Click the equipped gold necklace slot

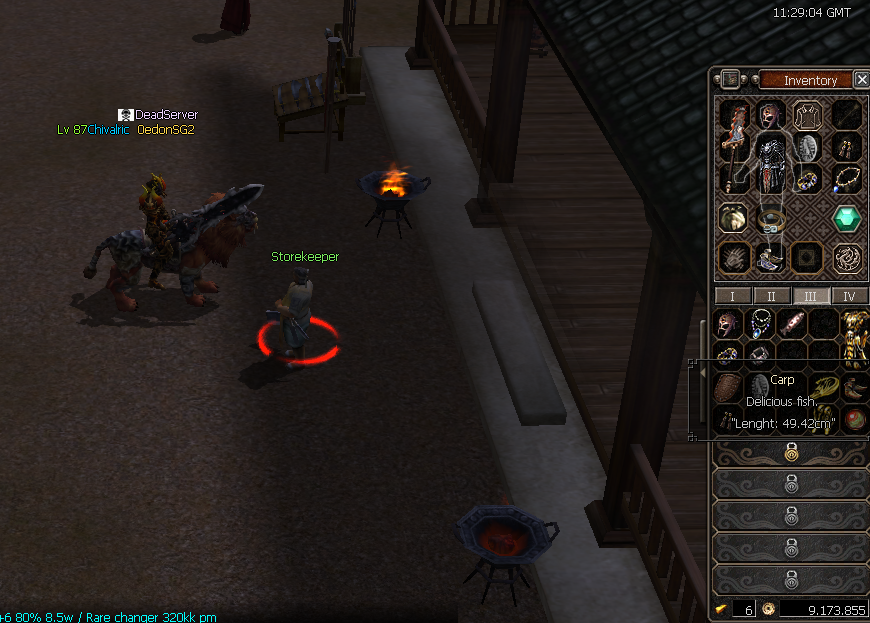847,180
